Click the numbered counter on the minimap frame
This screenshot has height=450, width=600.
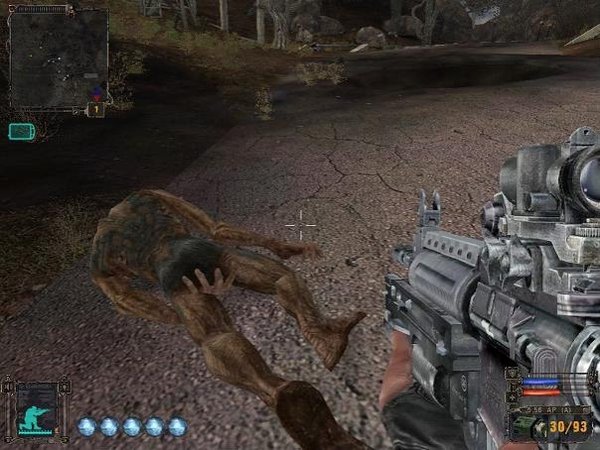click(x=97, y=110)
